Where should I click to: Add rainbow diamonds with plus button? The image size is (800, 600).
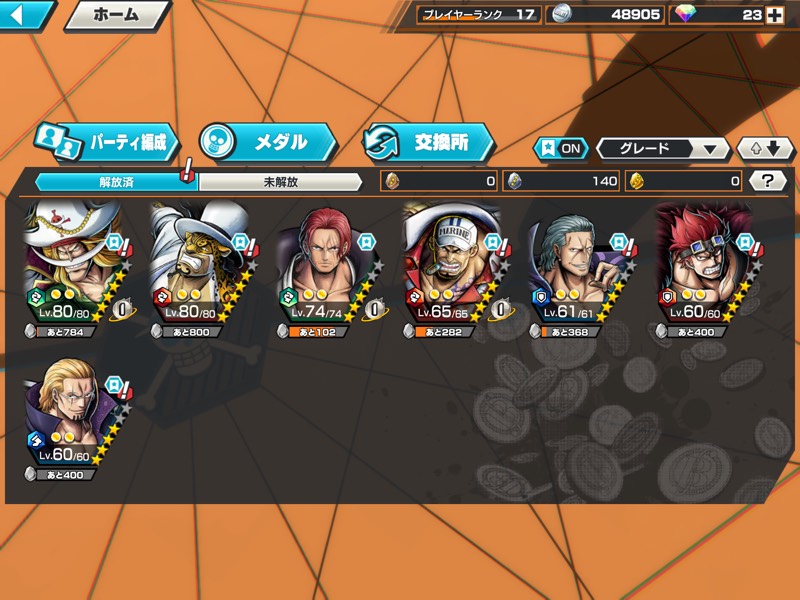pos(774,15)
